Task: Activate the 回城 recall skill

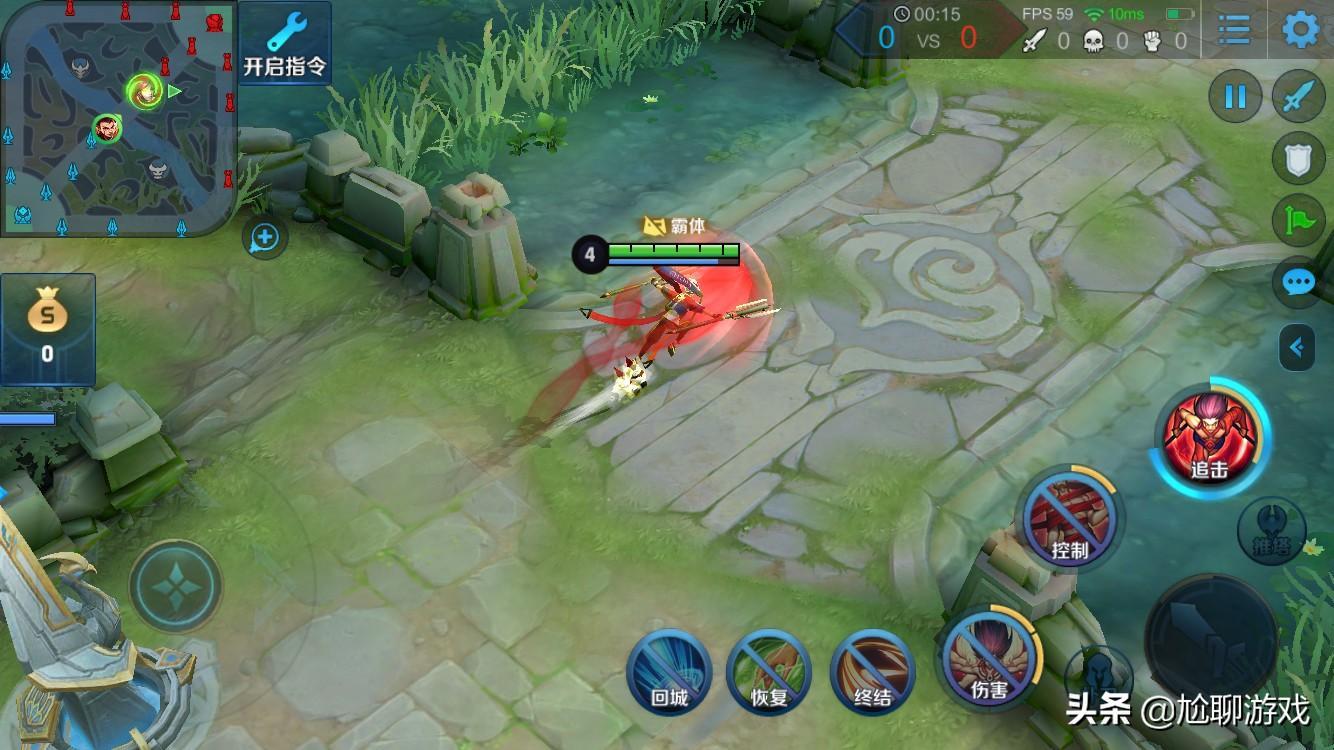Action: [x=669, y=672]
